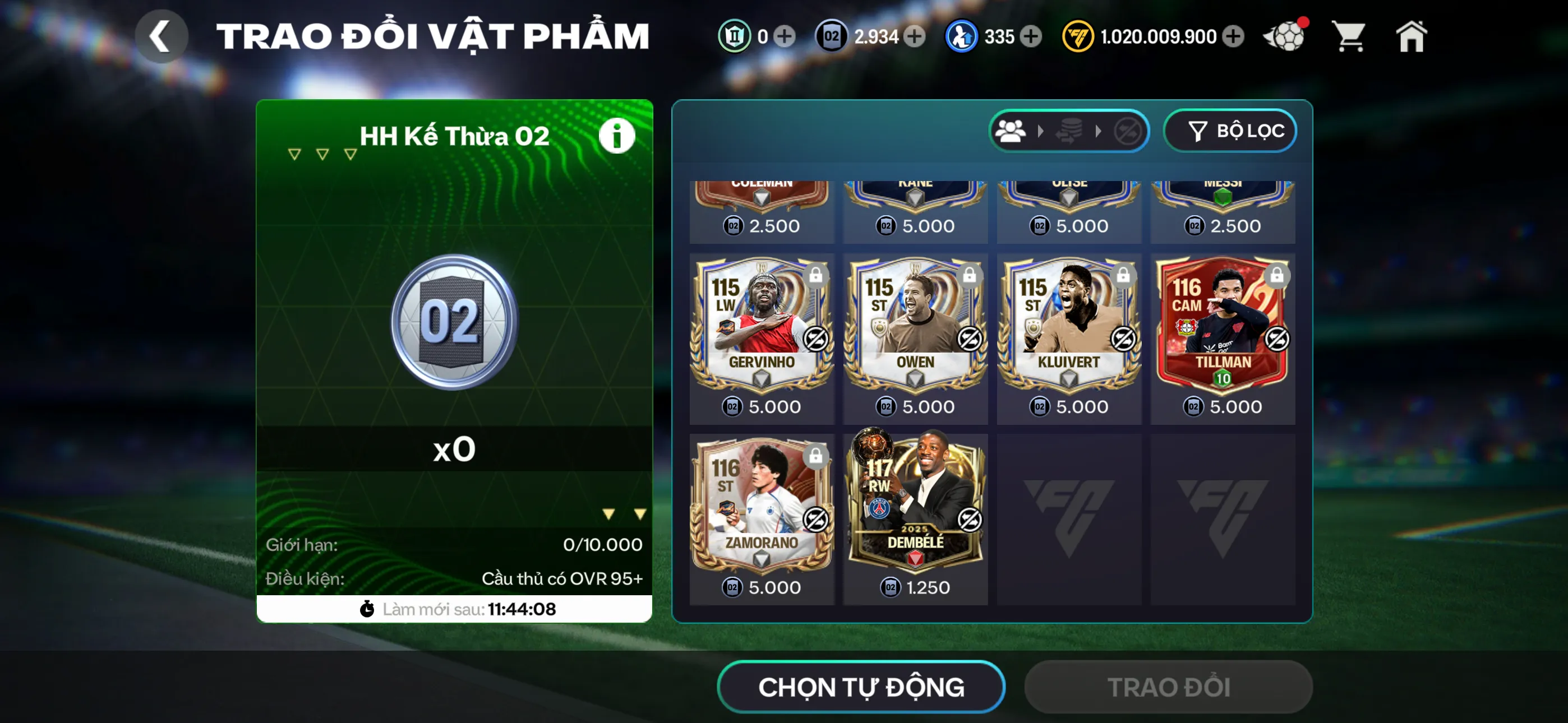This screenshot has height=723, width=1568.
Task: Click the back arrow to leave item exchange
Action: 162,35
